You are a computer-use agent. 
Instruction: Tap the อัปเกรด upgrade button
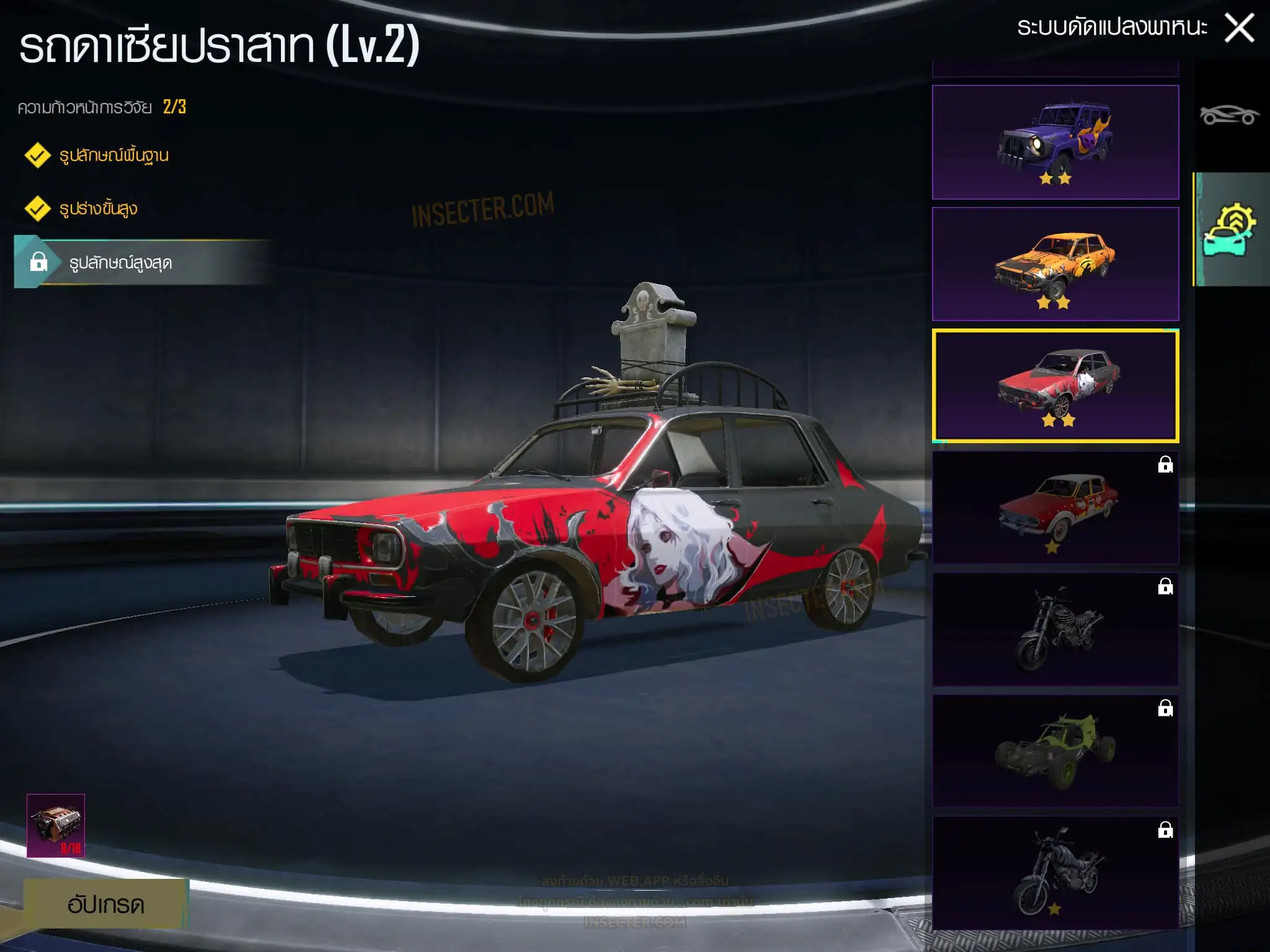pyautogui.click(x=105, y=904)
